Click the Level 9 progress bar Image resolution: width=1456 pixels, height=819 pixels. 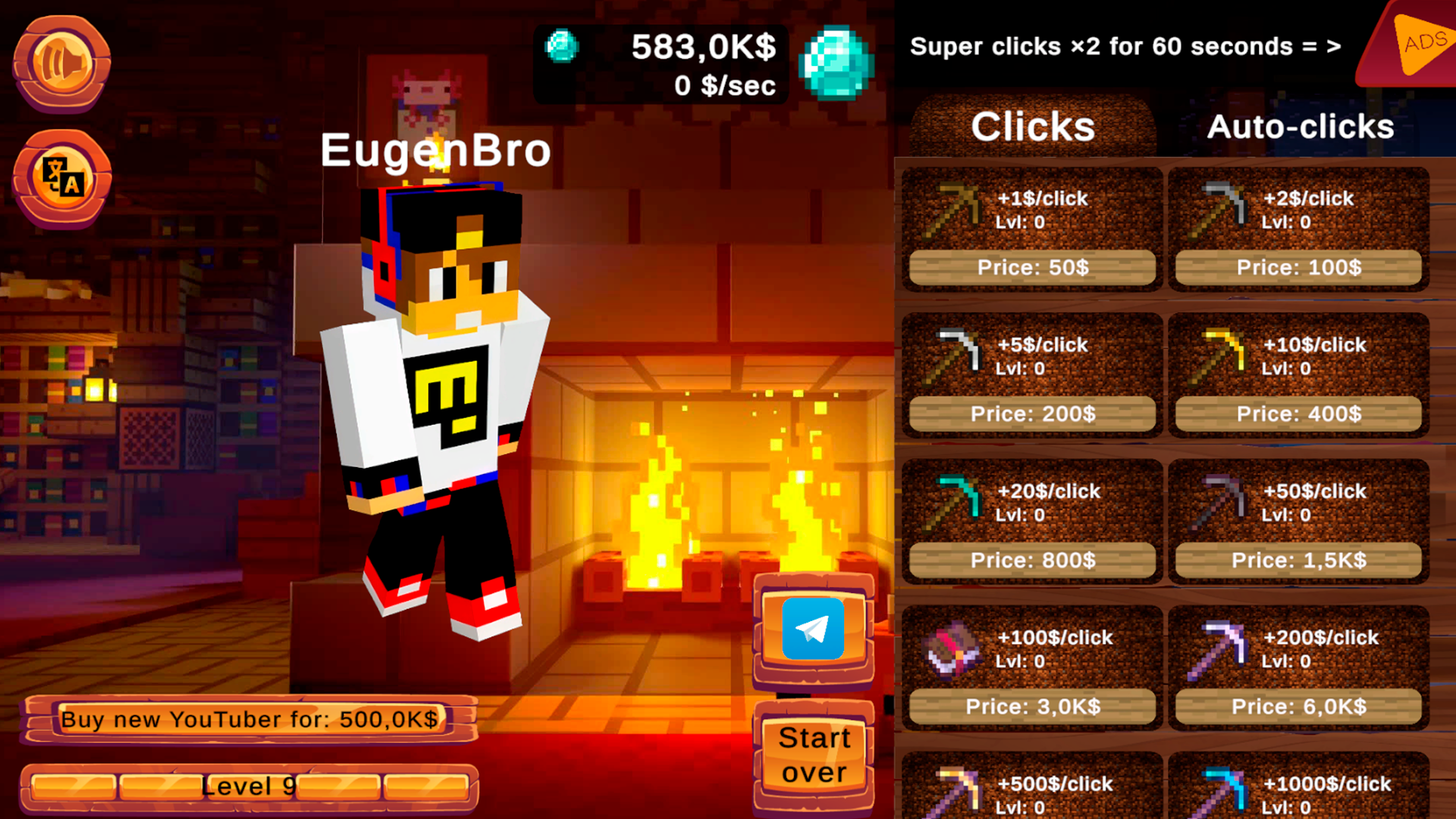pyautogui.click(x=250, y=786)
